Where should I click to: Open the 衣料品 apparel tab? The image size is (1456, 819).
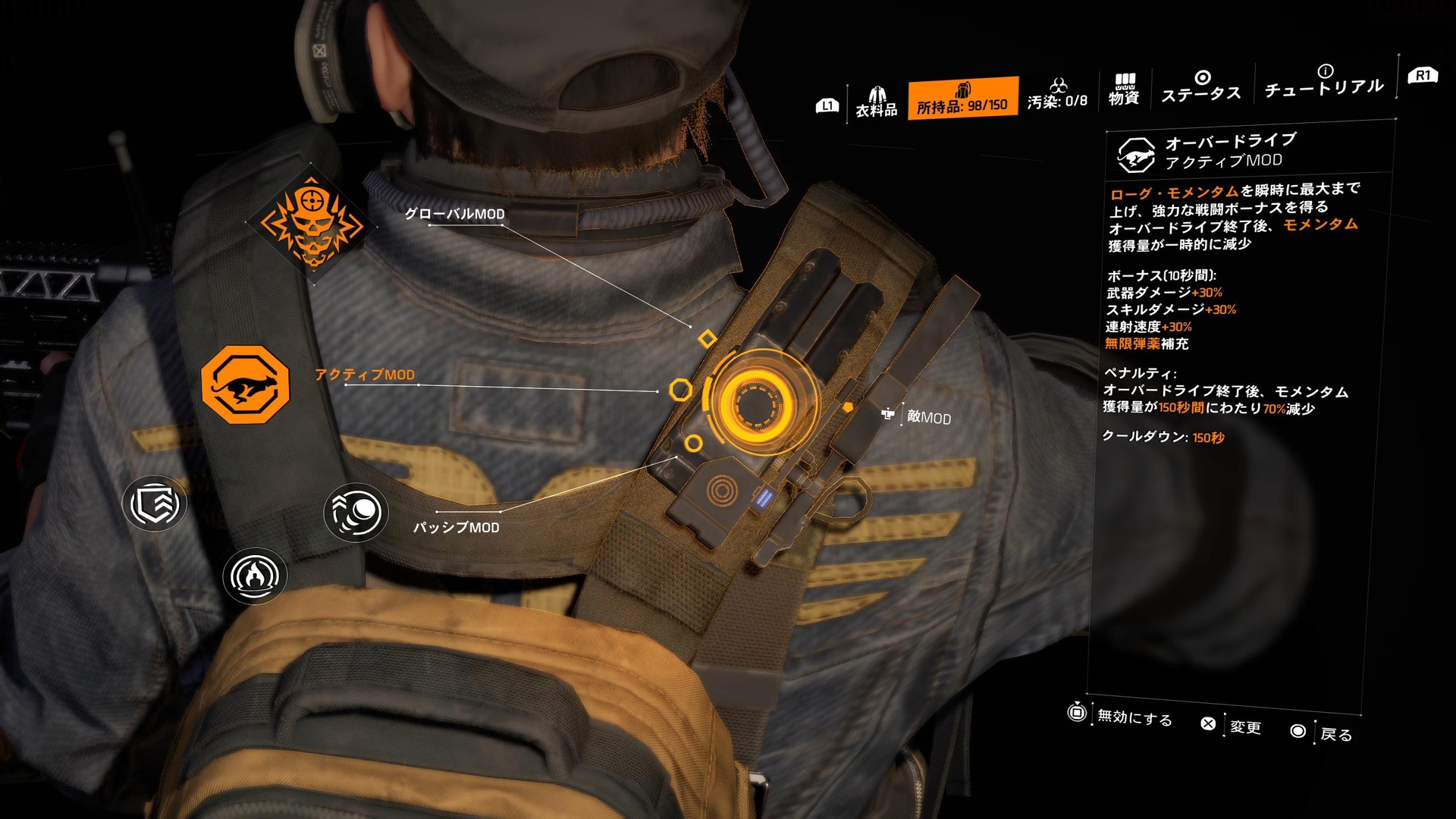tap(877, 102)
